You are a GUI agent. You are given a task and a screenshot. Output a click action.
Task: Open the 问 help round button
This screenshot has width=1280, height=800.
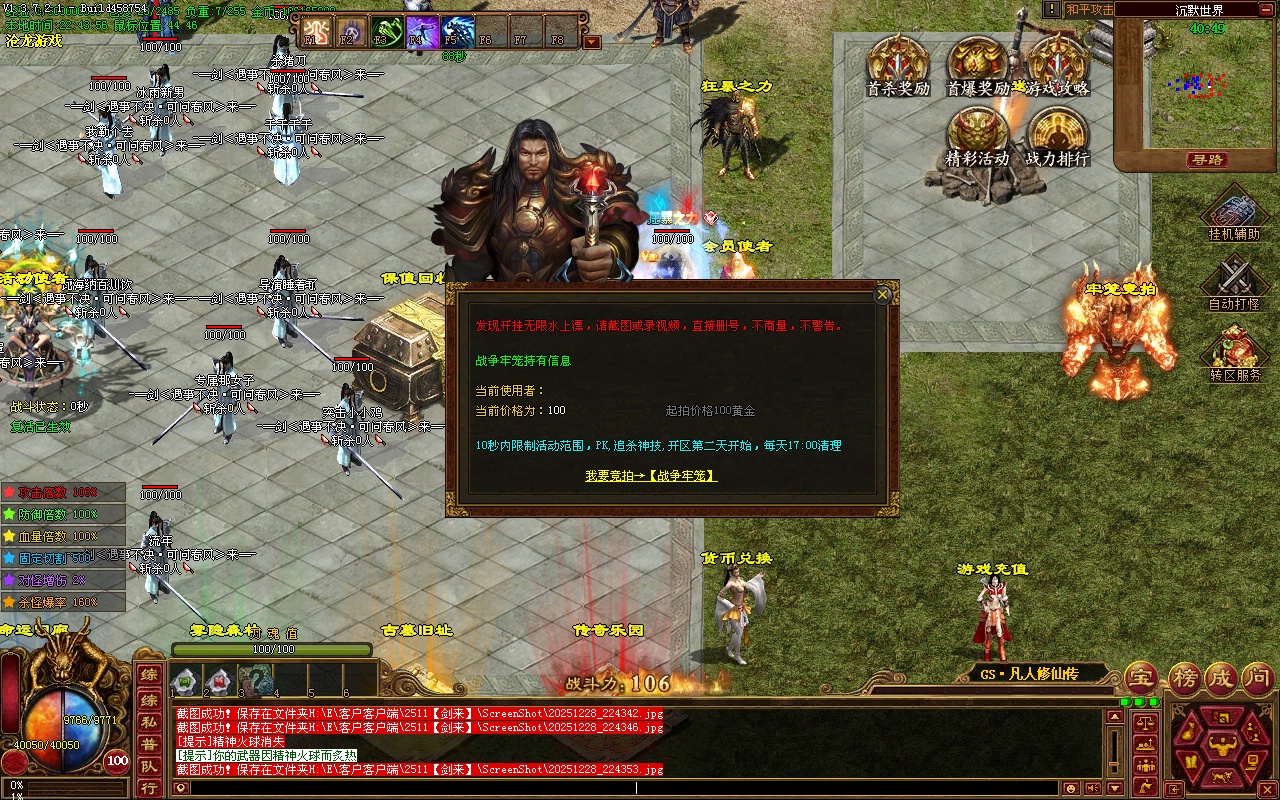tap(1257, 677)
